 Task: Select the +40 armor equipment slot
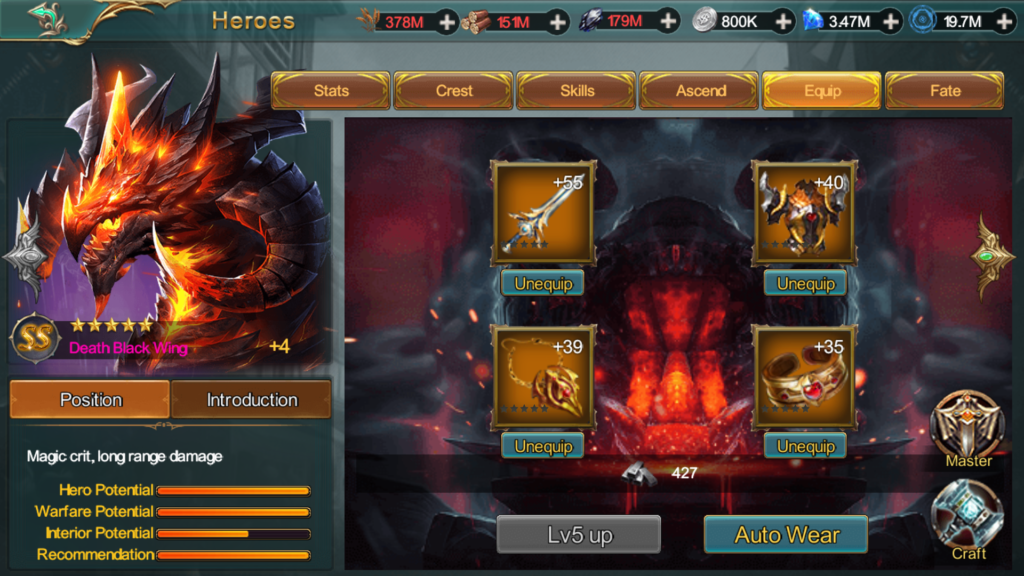(805, 214)
